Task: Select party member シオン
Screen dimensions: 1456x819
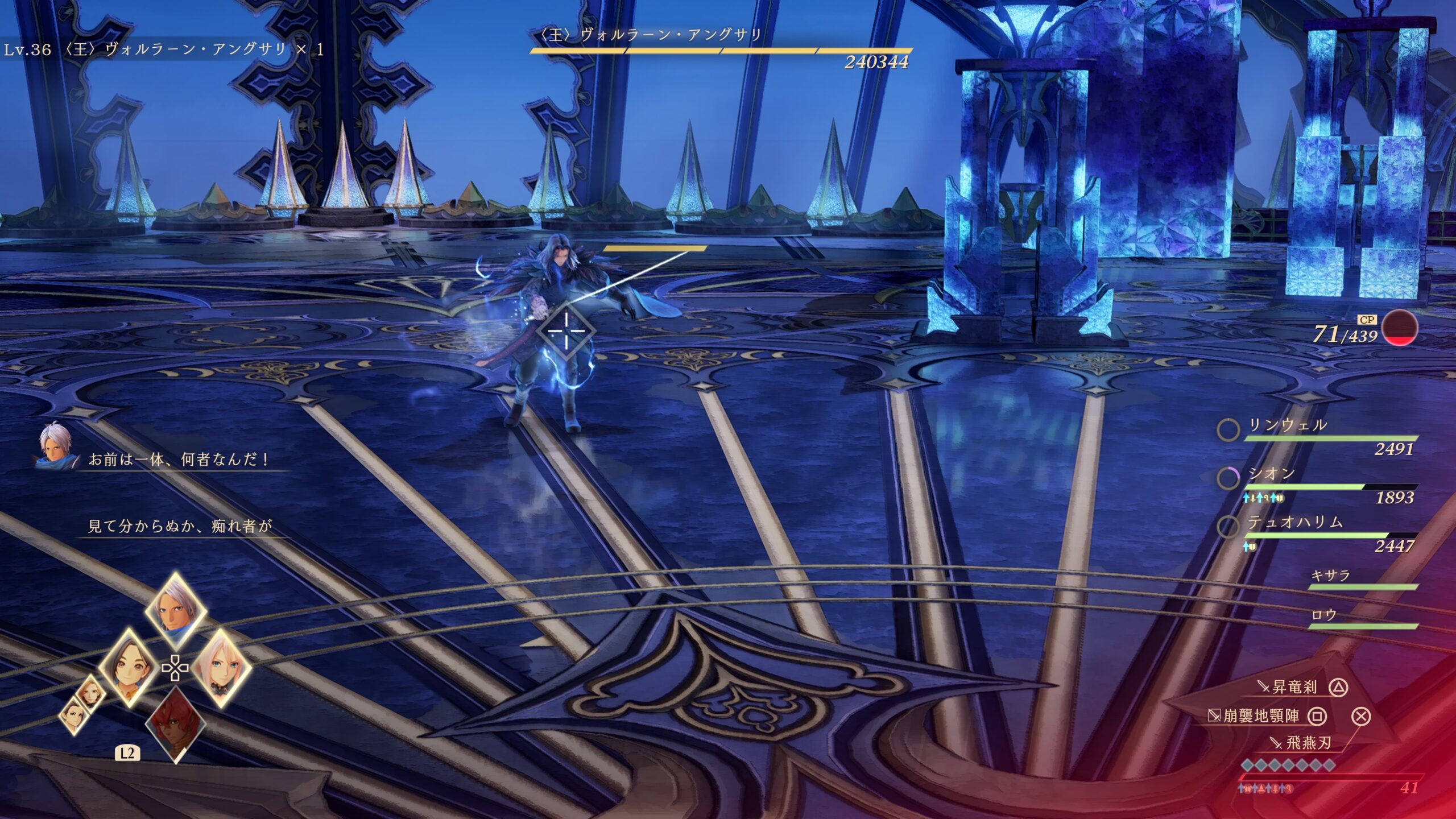Action: coord(1272,474)
